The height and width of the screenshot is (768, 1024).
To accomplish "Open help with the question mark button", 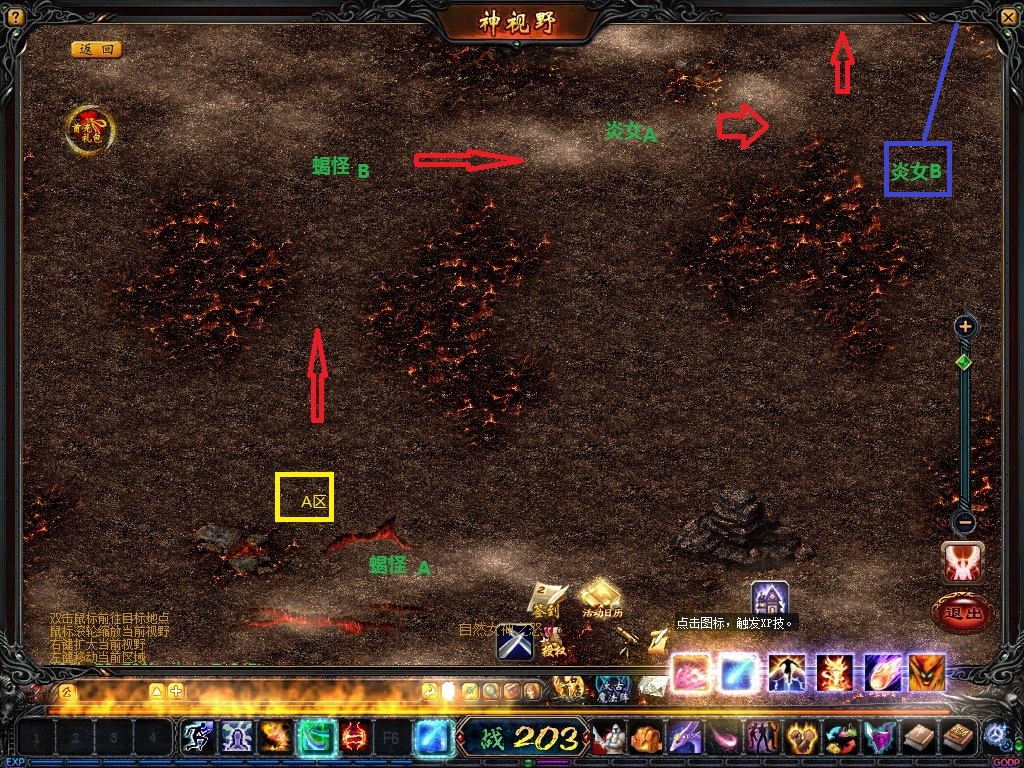I will tap(15, 16).
